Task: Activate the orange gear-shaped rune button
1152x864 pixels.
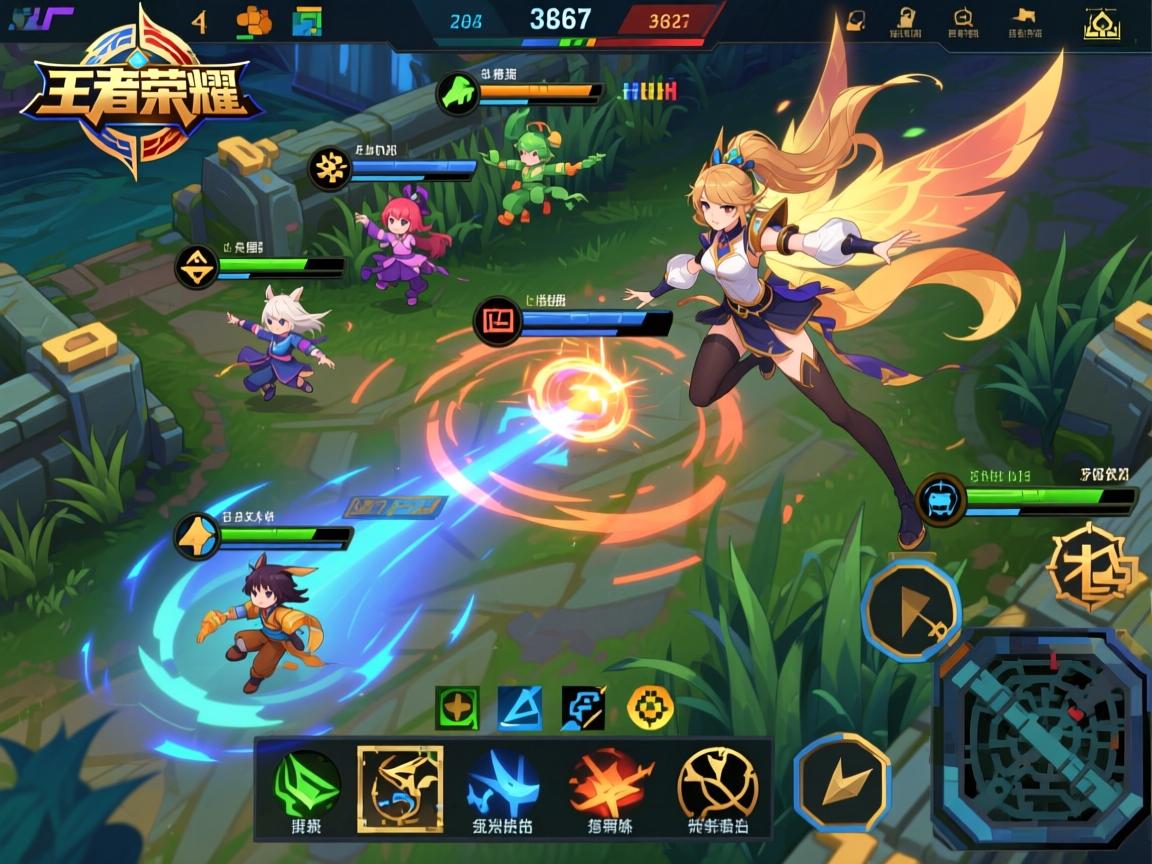Action: 1094,569
